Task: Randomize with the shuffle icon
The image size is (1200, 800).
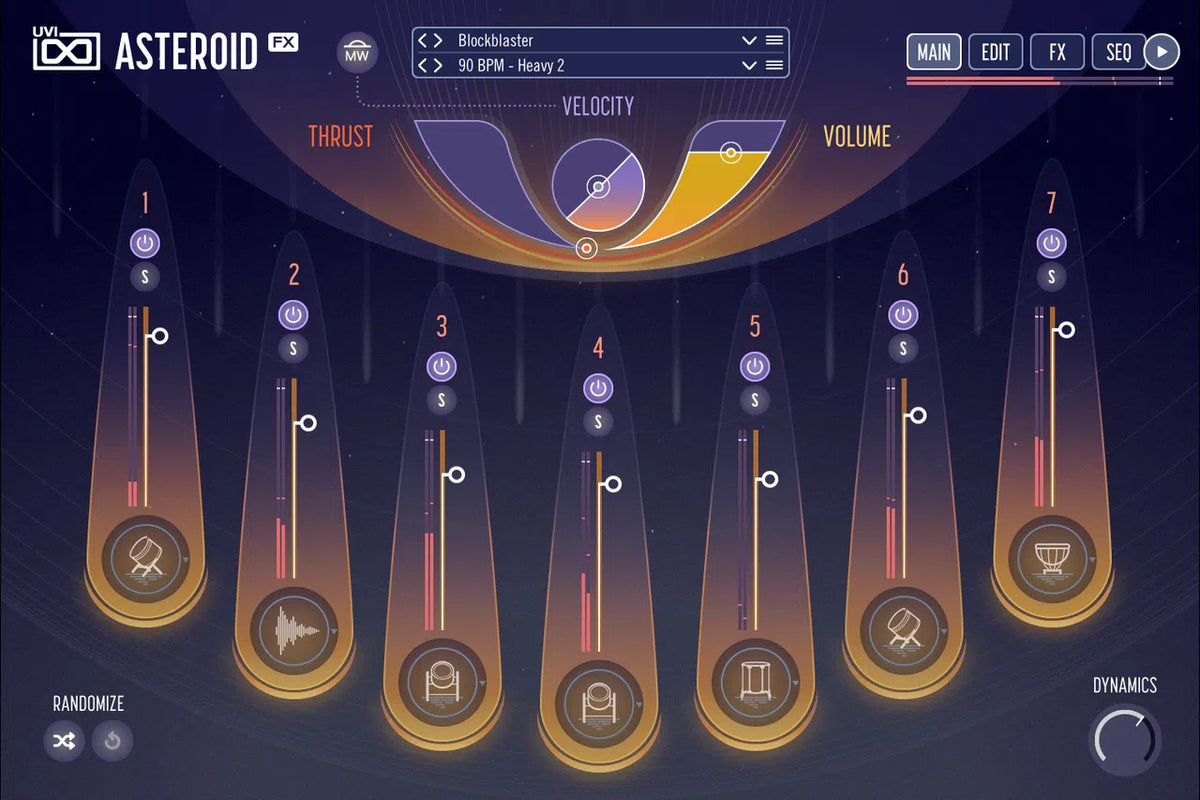Action: click(64, 741)
